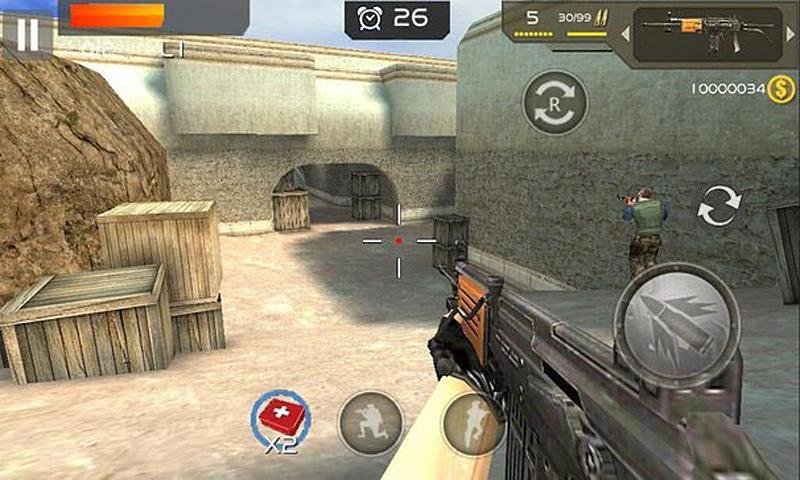Tap the reload button marked R
The image size is (800, 480).
[555, 102]
